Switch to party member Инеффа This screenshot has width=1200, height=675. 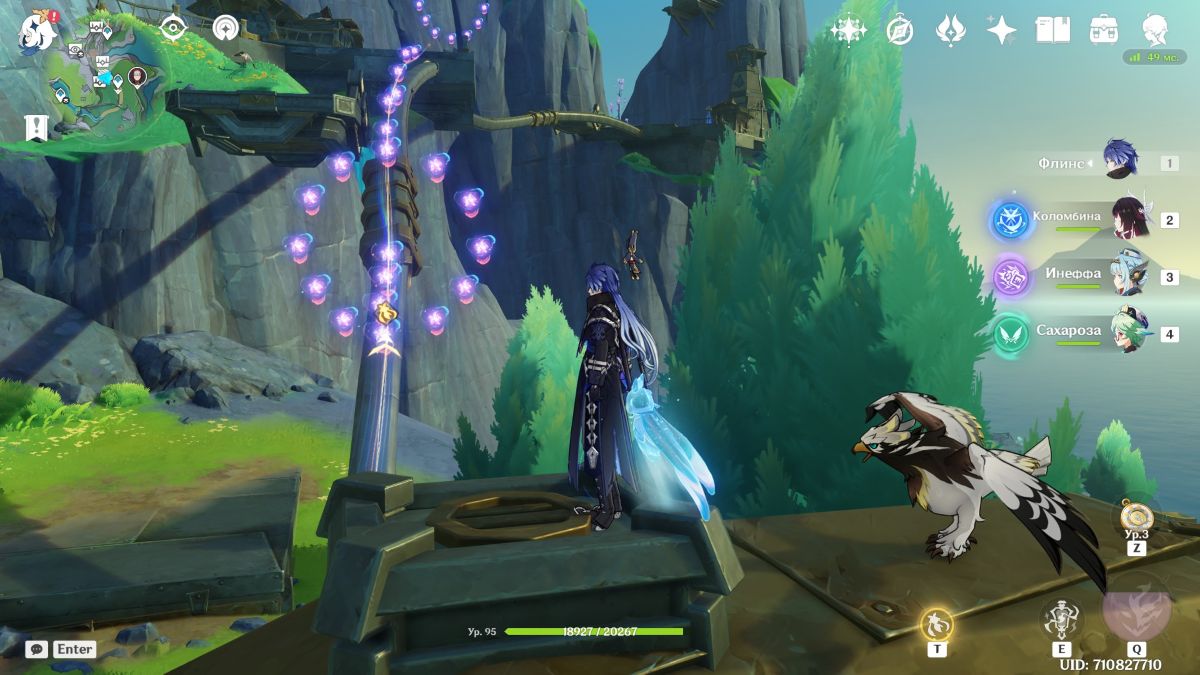[x=1130, y=275]
